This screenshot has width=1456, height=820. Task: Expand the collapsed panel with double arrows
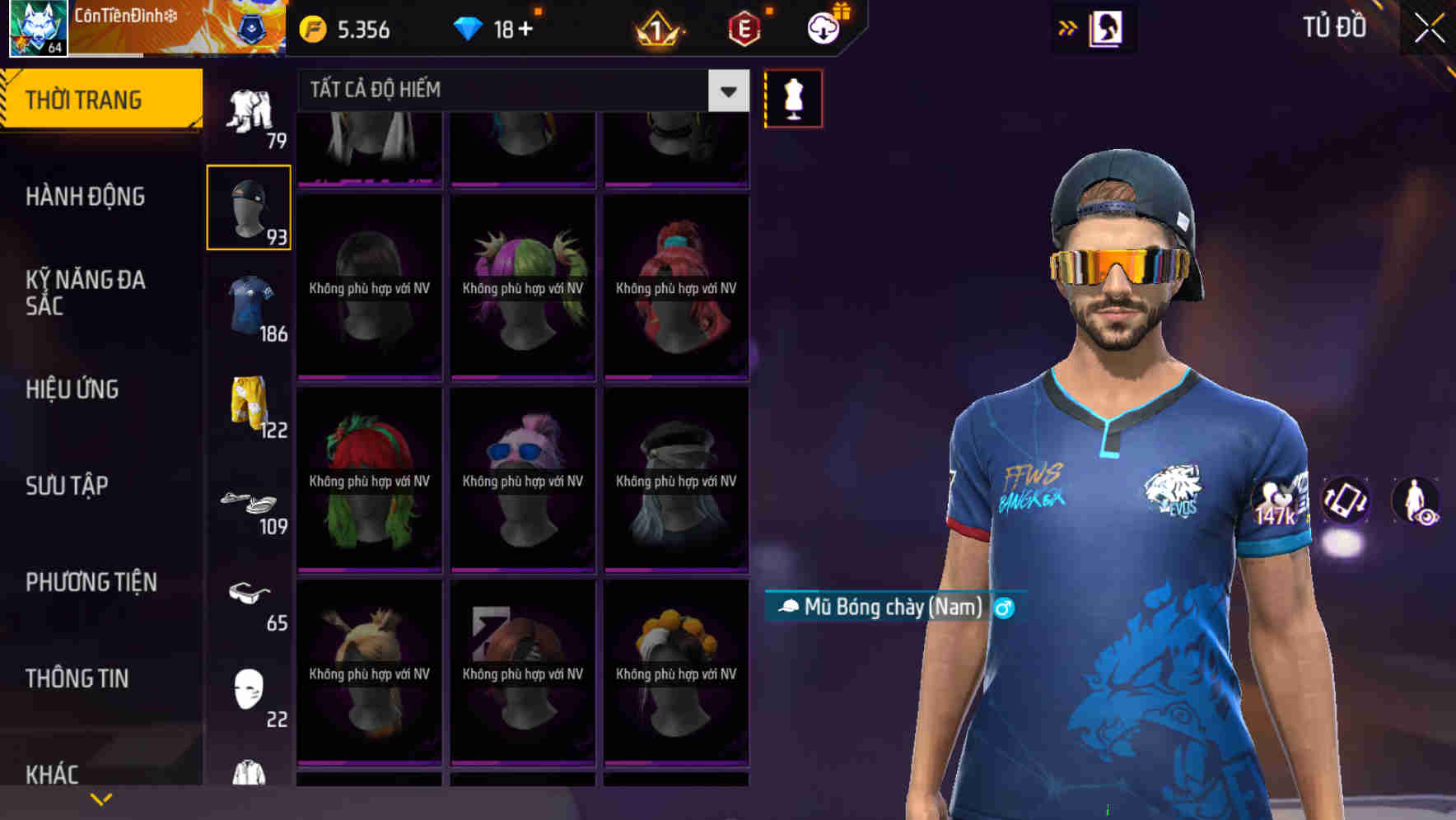coord(1068,27)
